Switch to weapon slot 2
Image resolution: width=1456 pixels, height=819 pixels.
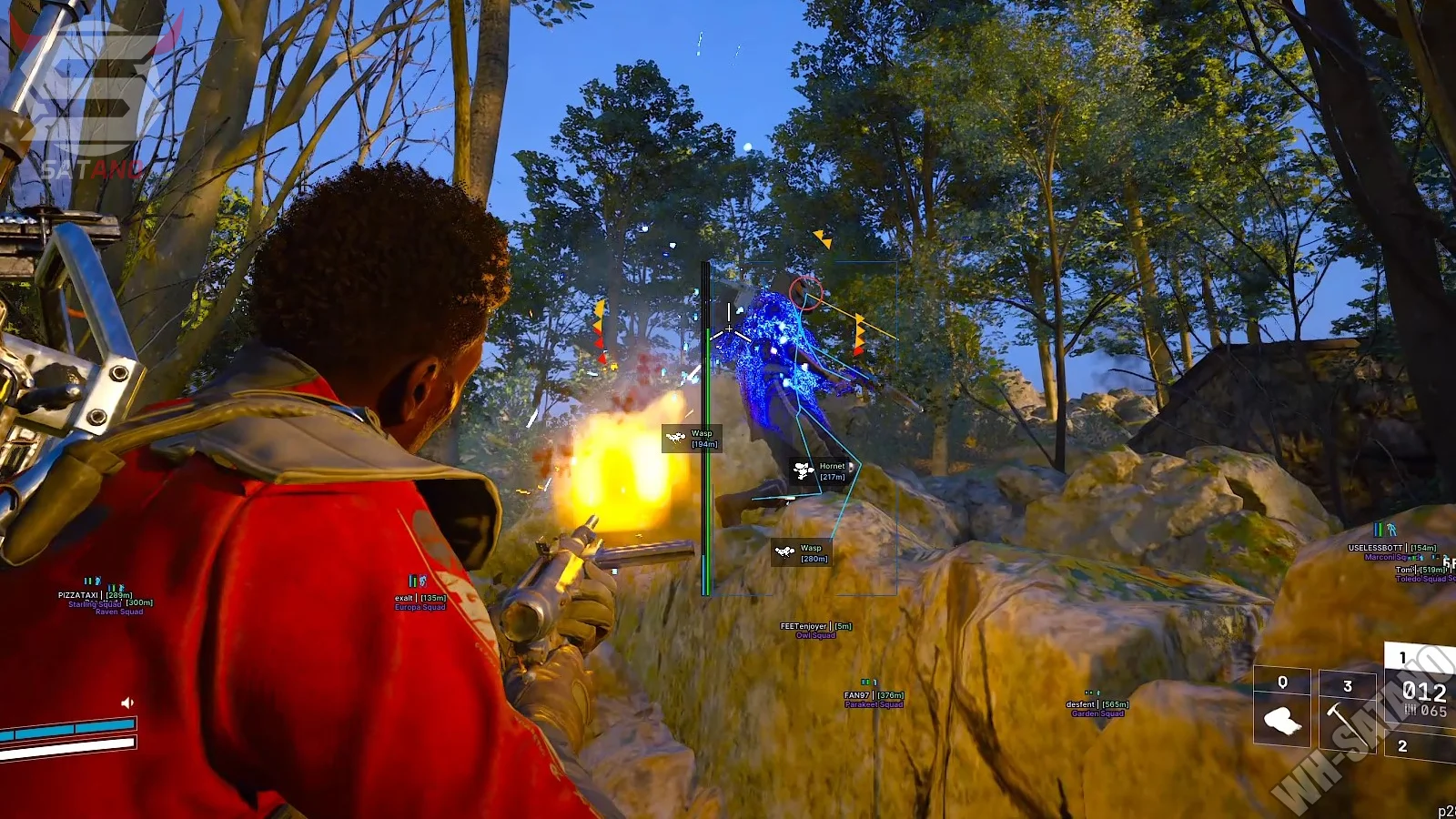[x=1420, y=747]
